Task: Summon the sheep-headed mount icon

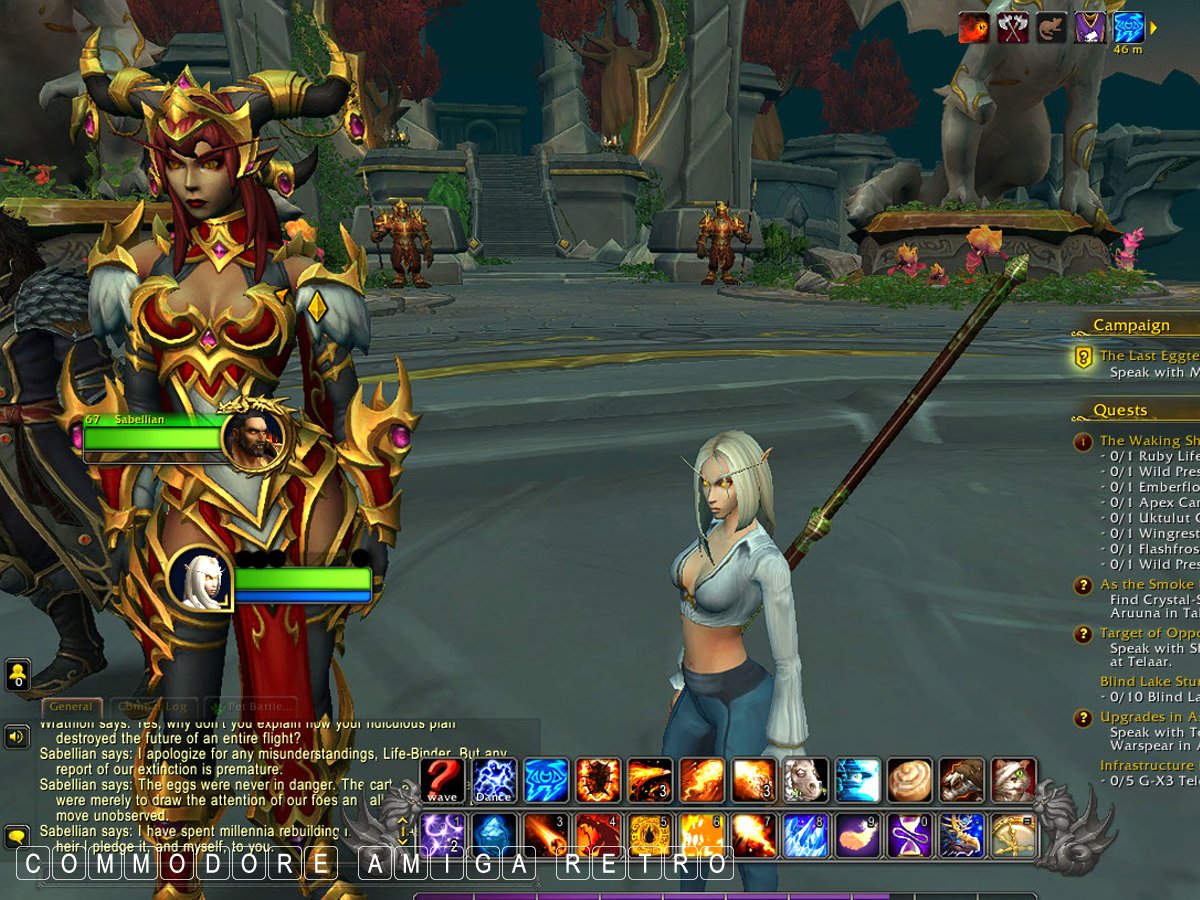Action: coord(806,780)
